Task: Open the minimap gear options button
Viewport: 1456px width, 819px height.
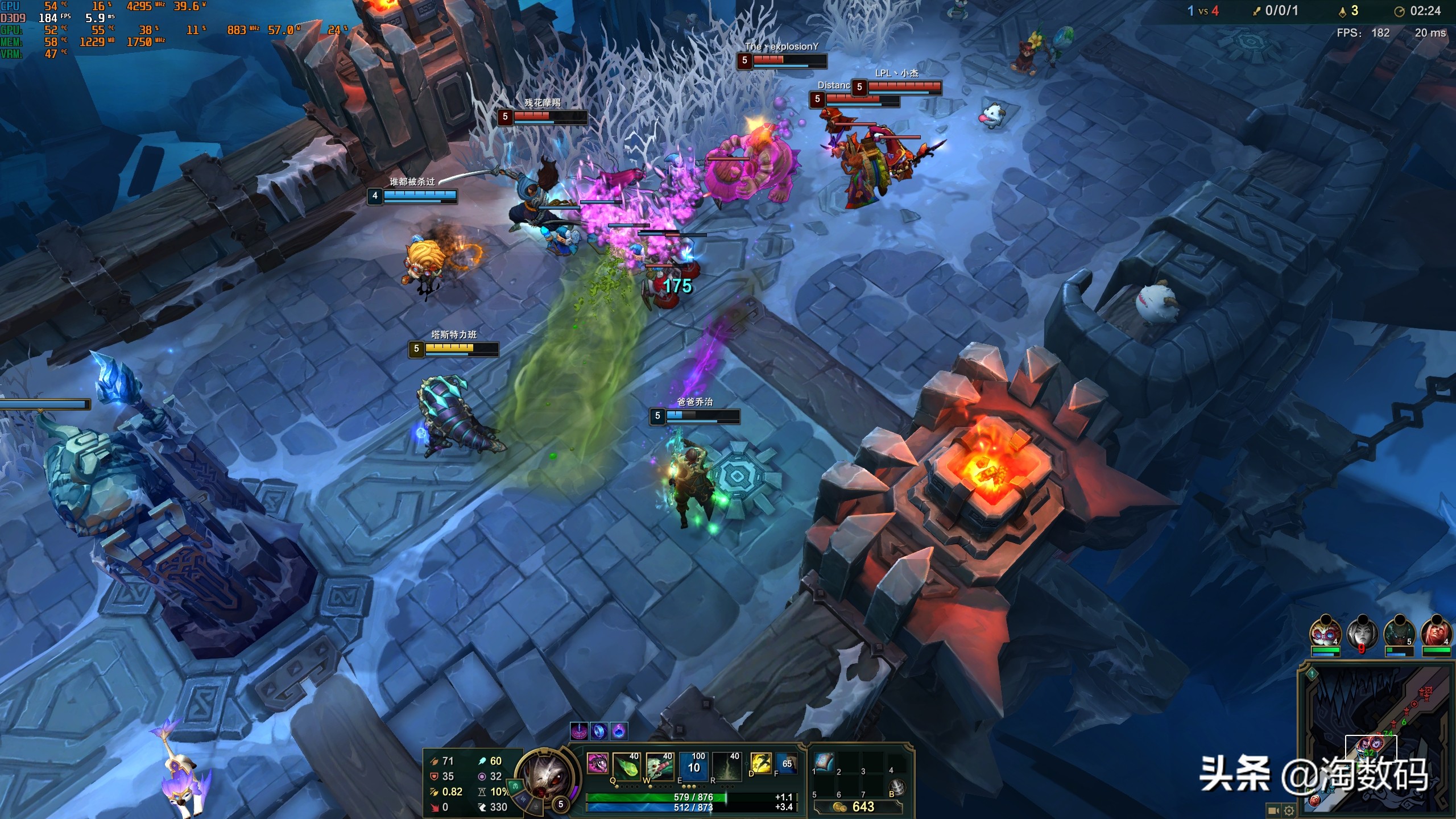Action: 1289,810
